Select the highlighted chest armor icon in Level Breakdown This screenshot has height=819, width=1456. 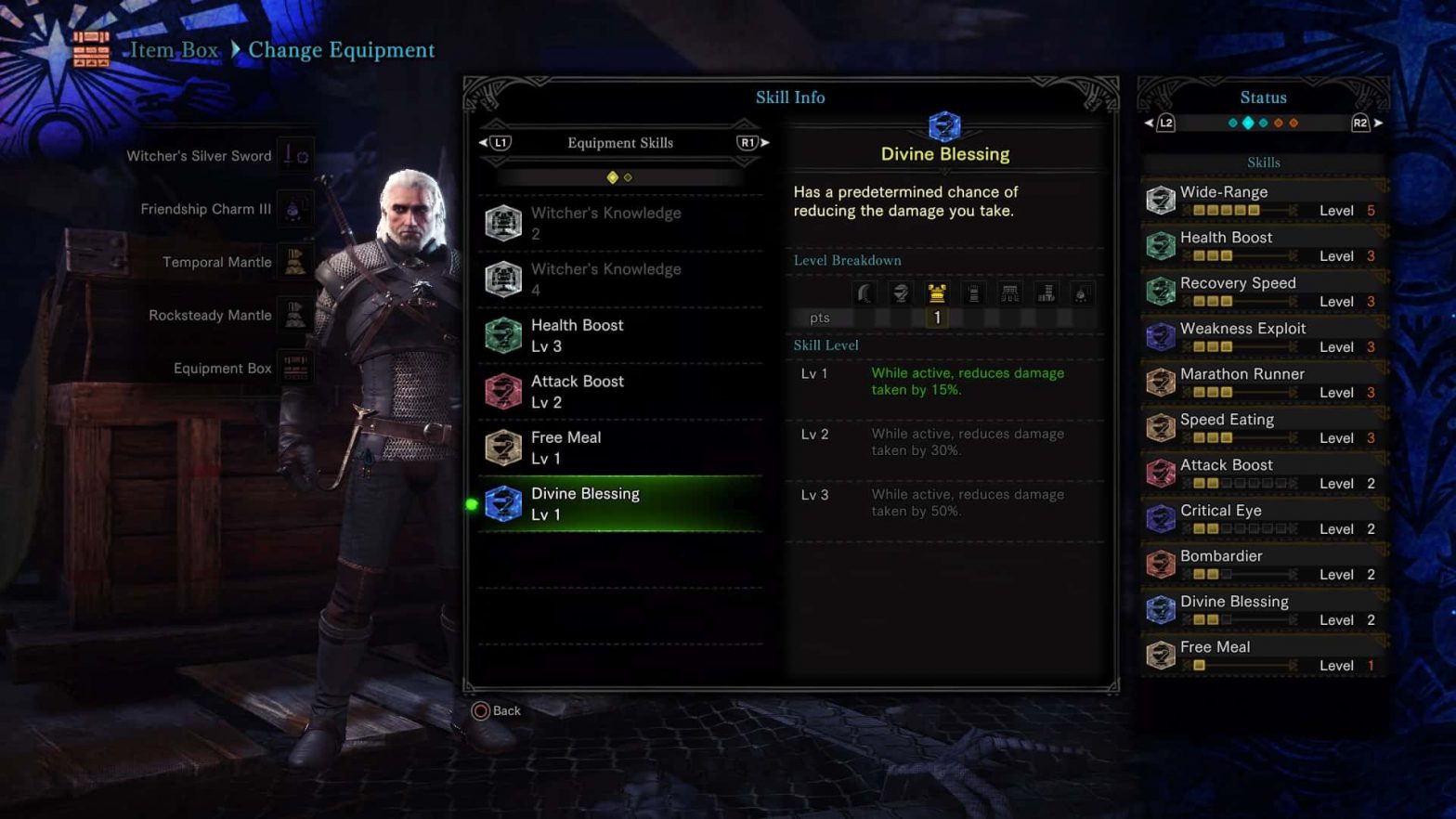point(937,292)
